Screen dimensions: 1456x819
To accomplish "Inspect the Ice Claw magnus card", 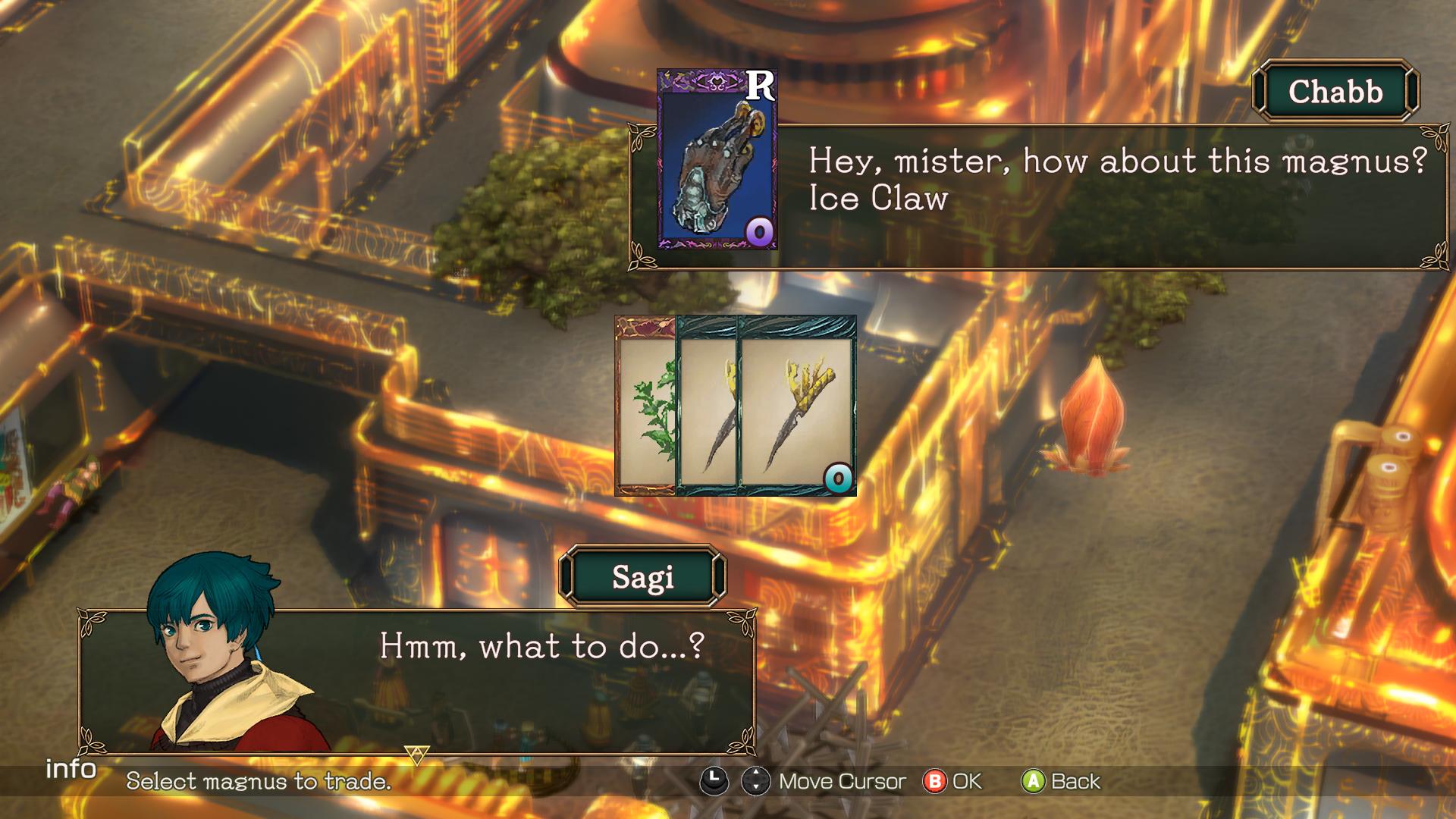I will (x=717, y=160).
